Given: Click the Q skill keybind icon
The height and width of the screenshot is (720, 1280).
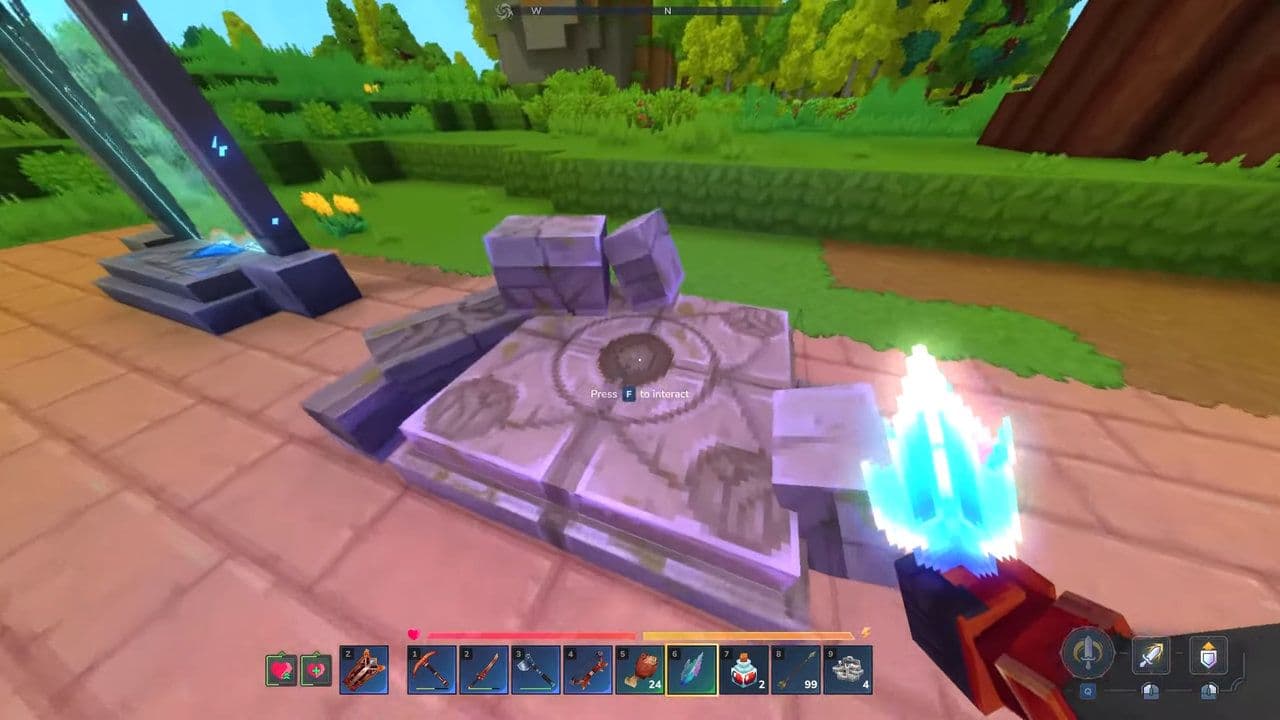Looking at the screenshot, I should (1087, 691).
